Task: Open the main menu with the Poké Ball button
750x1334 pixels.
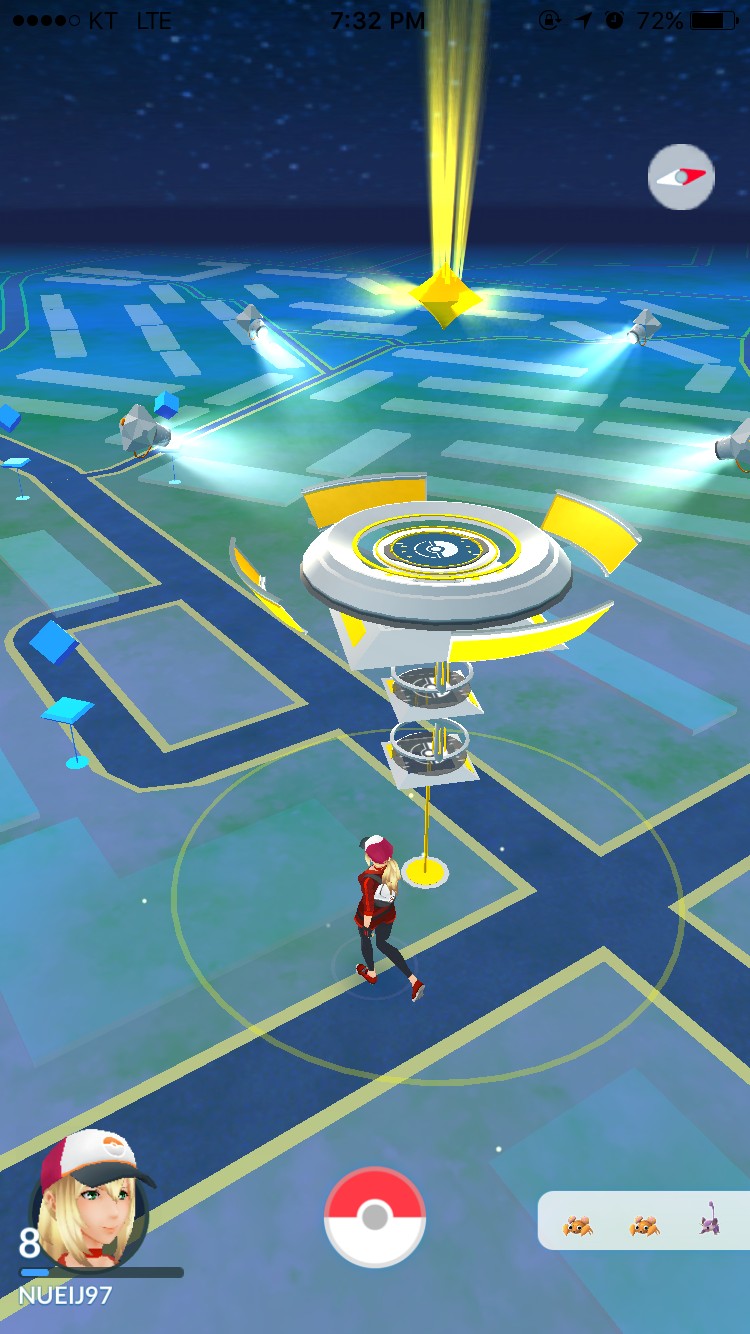Action: pyautogui.click(x=375, y=1217)
